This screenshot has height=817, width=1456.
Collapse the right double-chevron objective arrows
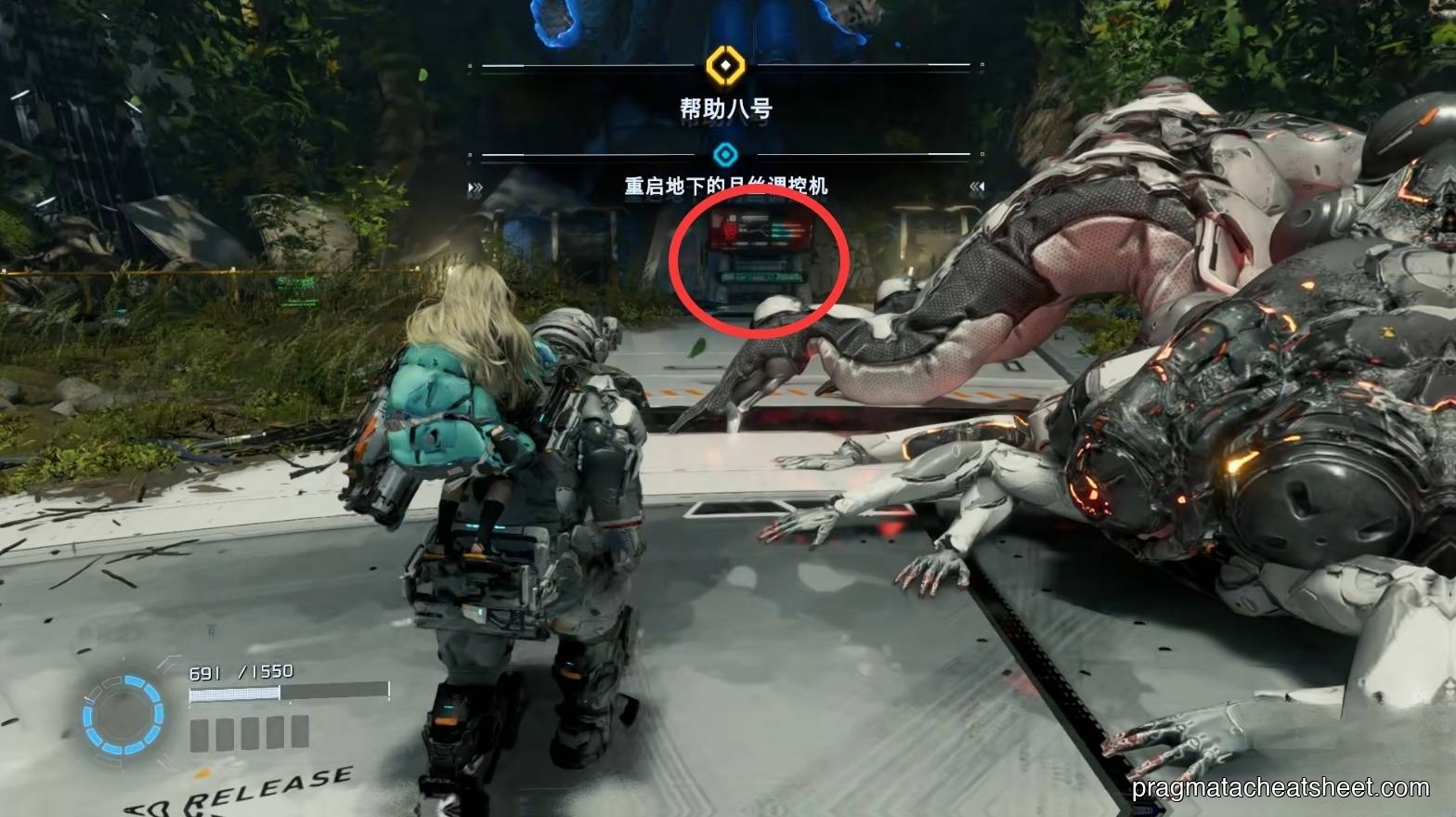click(x=976, y=185)
